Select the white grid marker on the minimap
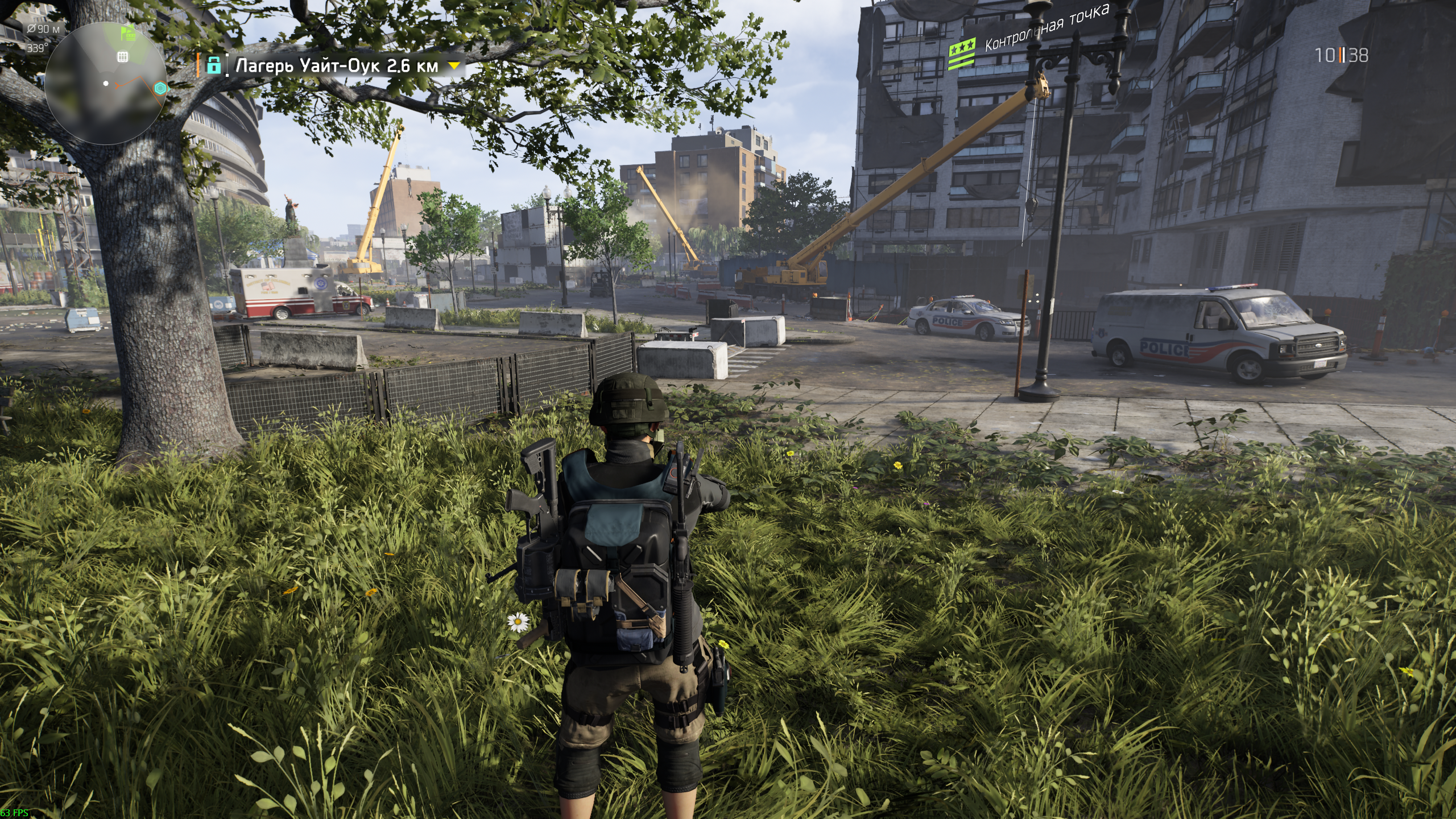Image resolution: width=1456 pixels, height=819 pixels. (x=122, y=56)
